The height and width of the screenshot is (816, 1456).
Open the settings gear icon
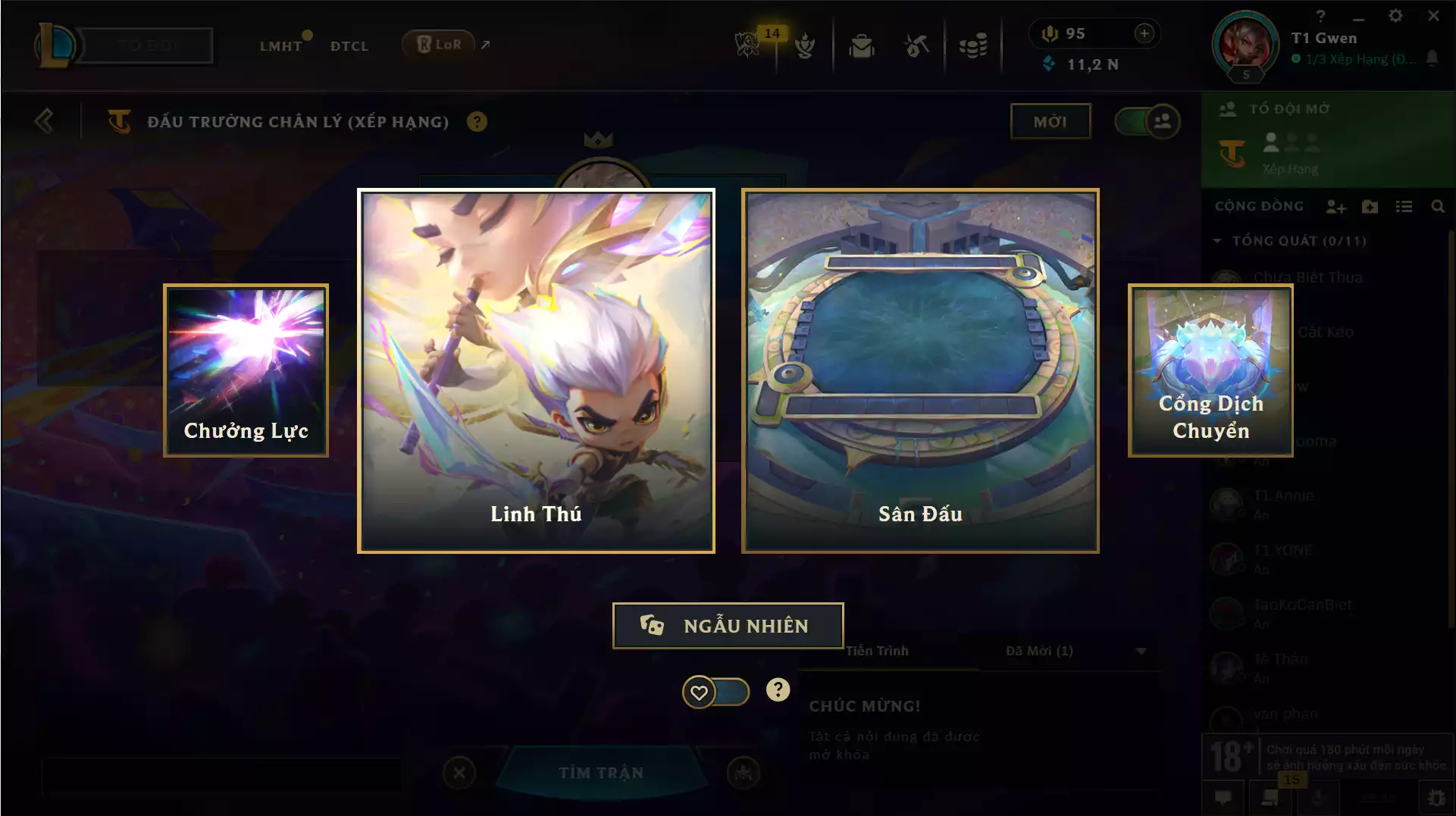[1395, 14]
